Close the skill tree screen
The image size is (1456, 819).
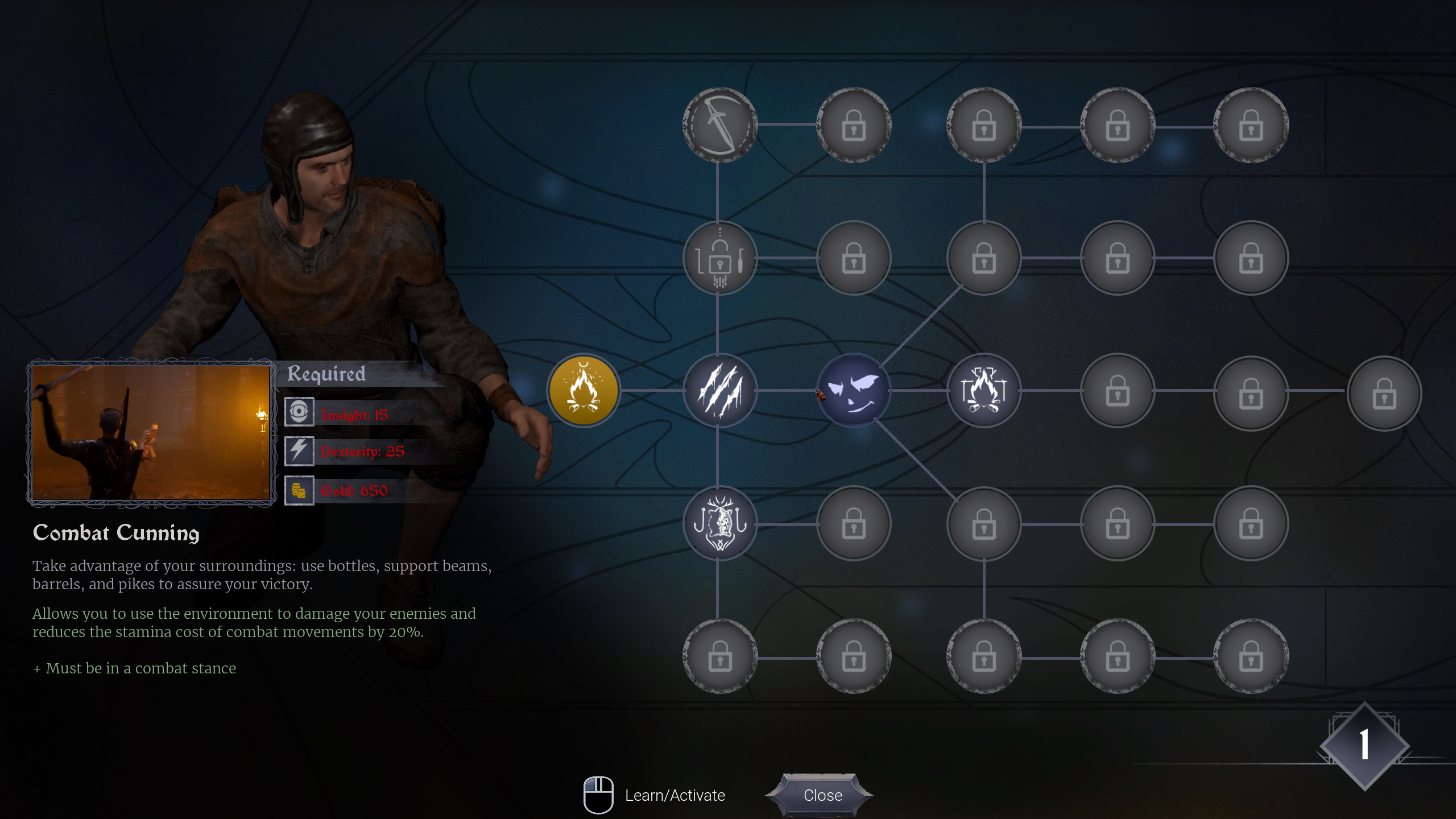click(822, 795)
